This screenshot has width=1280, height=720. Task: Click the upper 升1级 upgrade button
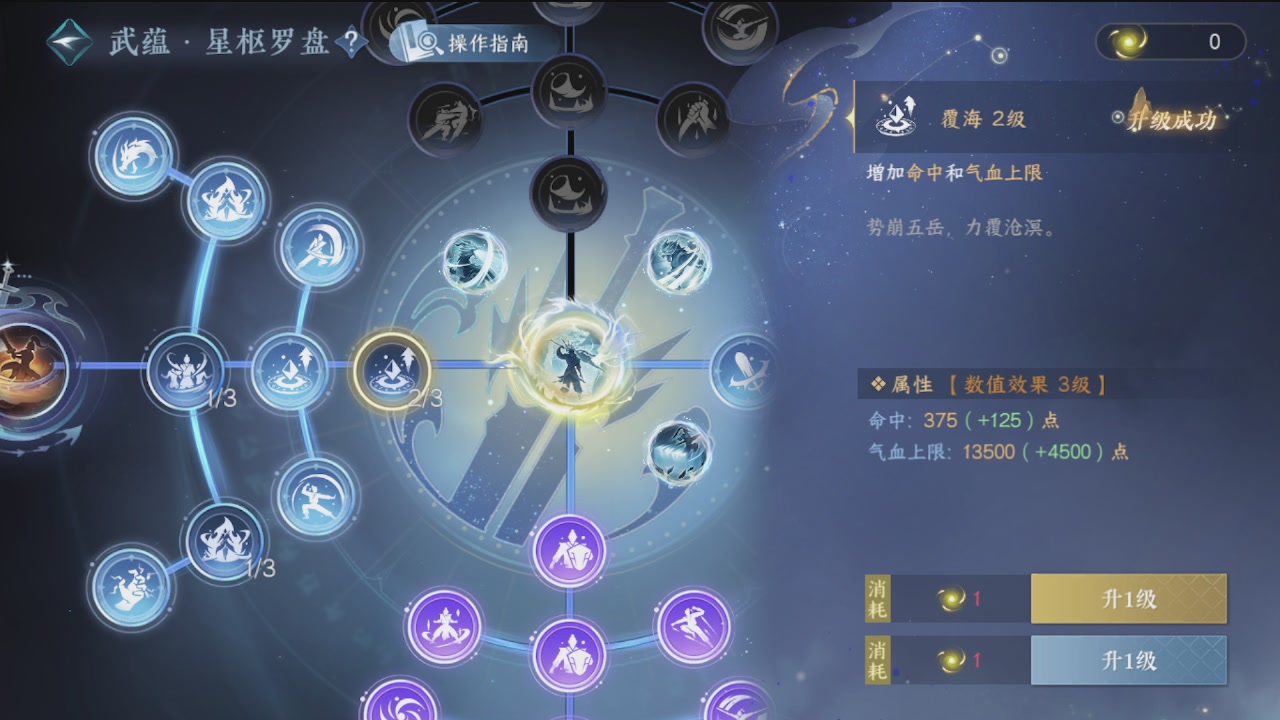[1128, 598]
